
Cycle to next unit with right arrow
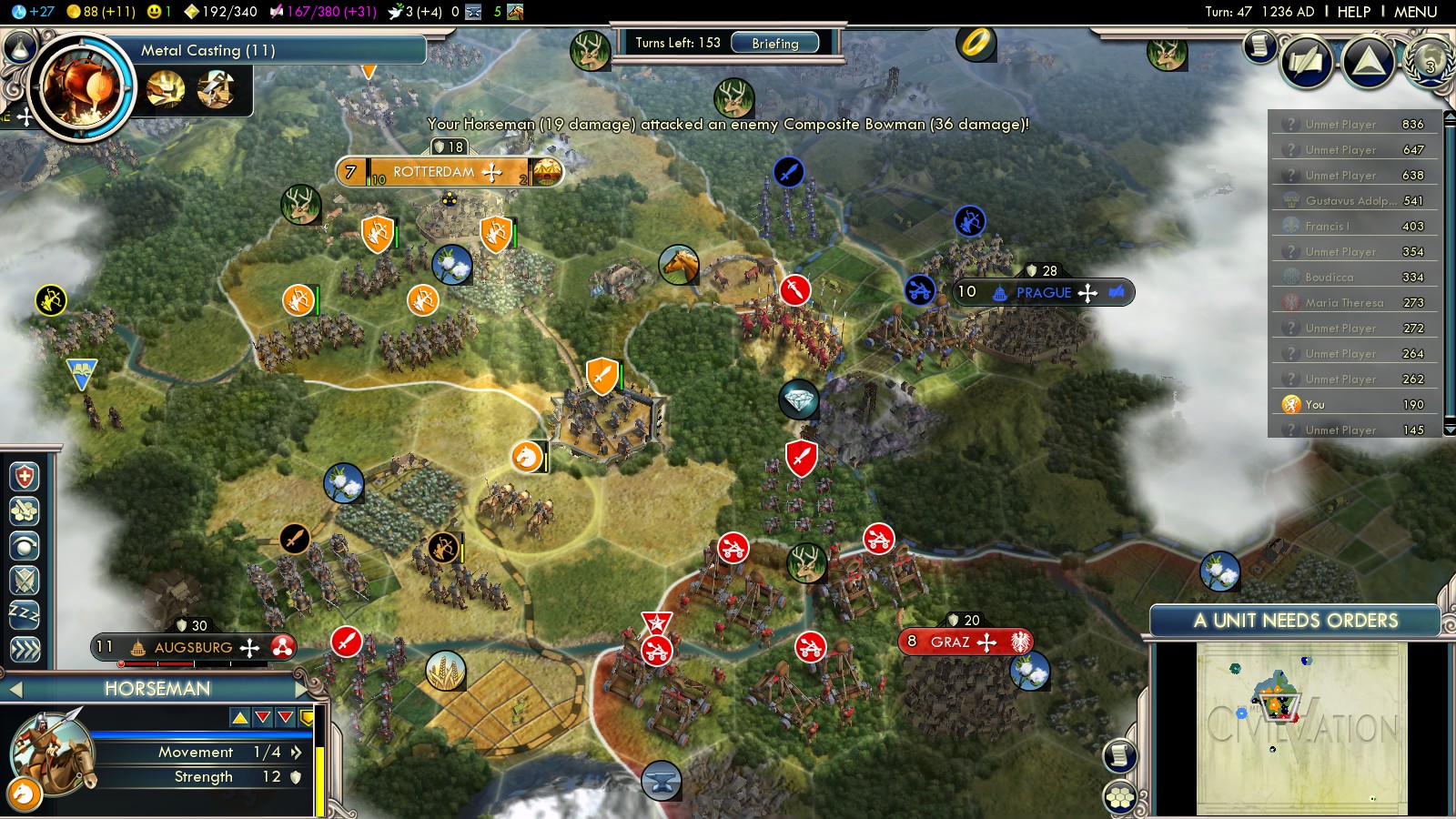click(302, 689)
